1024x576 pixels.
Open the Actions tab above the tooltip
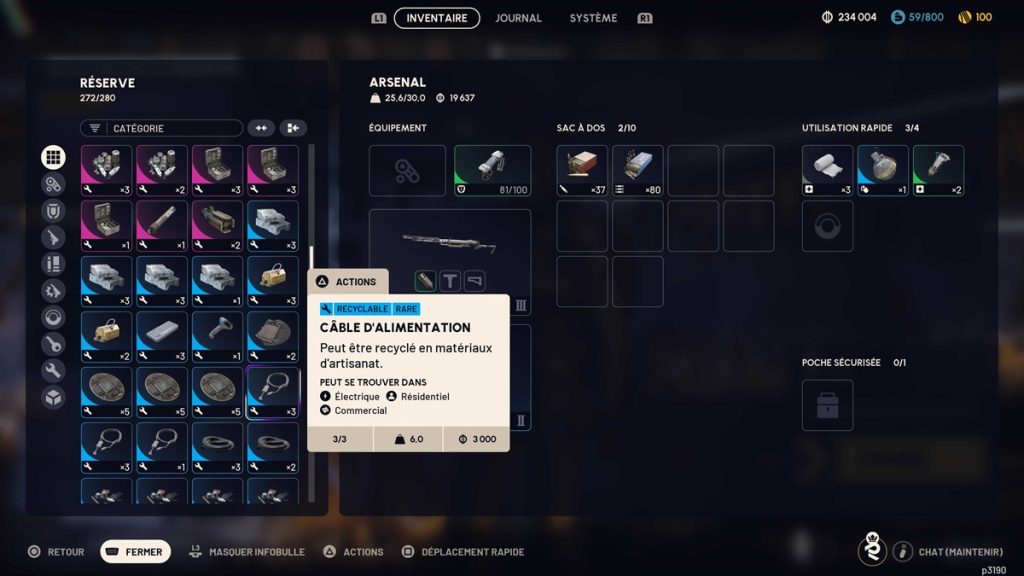point(347,282)
